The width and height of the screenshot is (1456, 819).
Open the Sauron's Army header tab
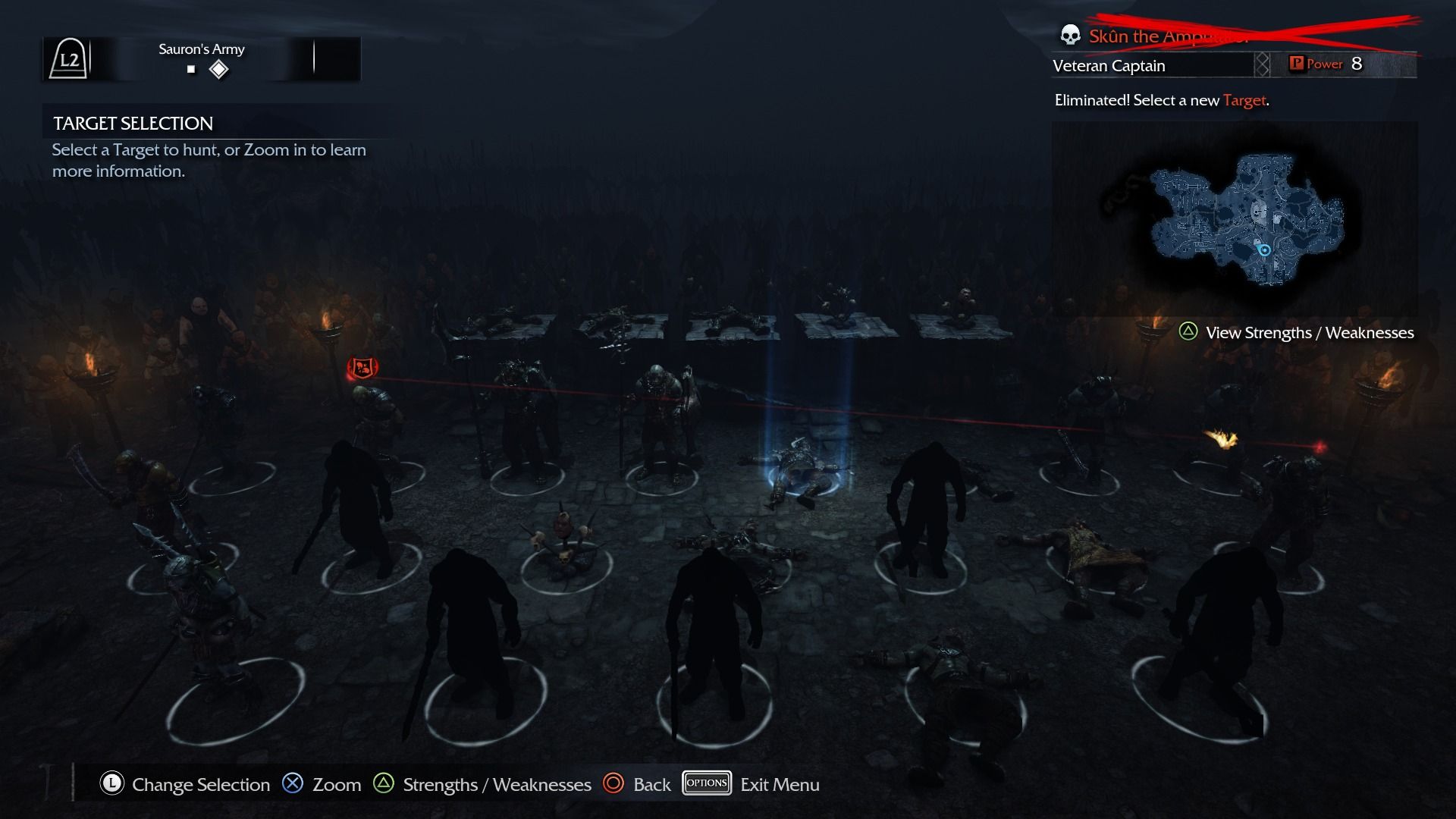[x=201, y=50]
